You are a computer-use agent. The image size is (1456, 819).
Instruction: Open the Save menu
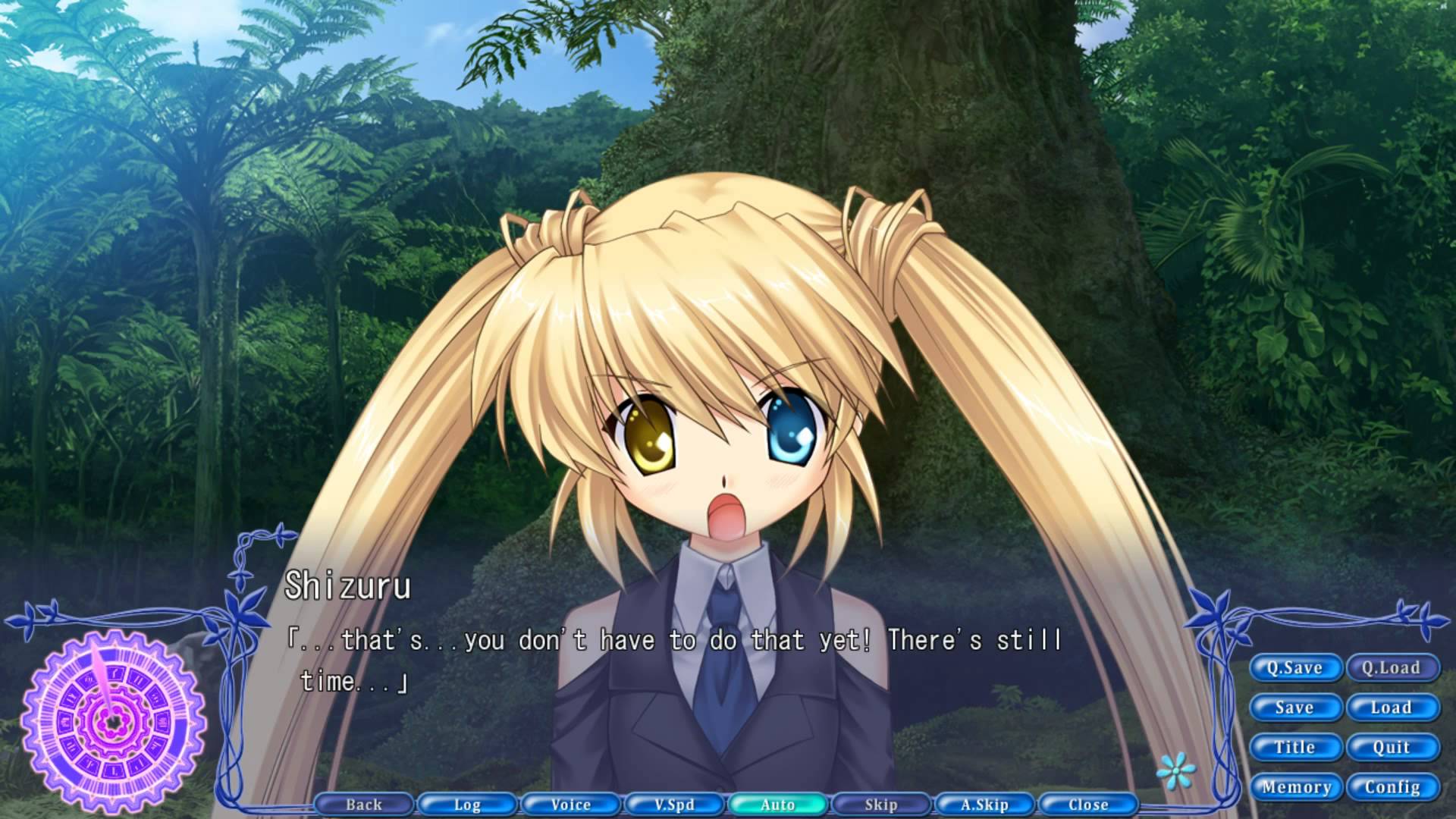[x=1294, y=708]
